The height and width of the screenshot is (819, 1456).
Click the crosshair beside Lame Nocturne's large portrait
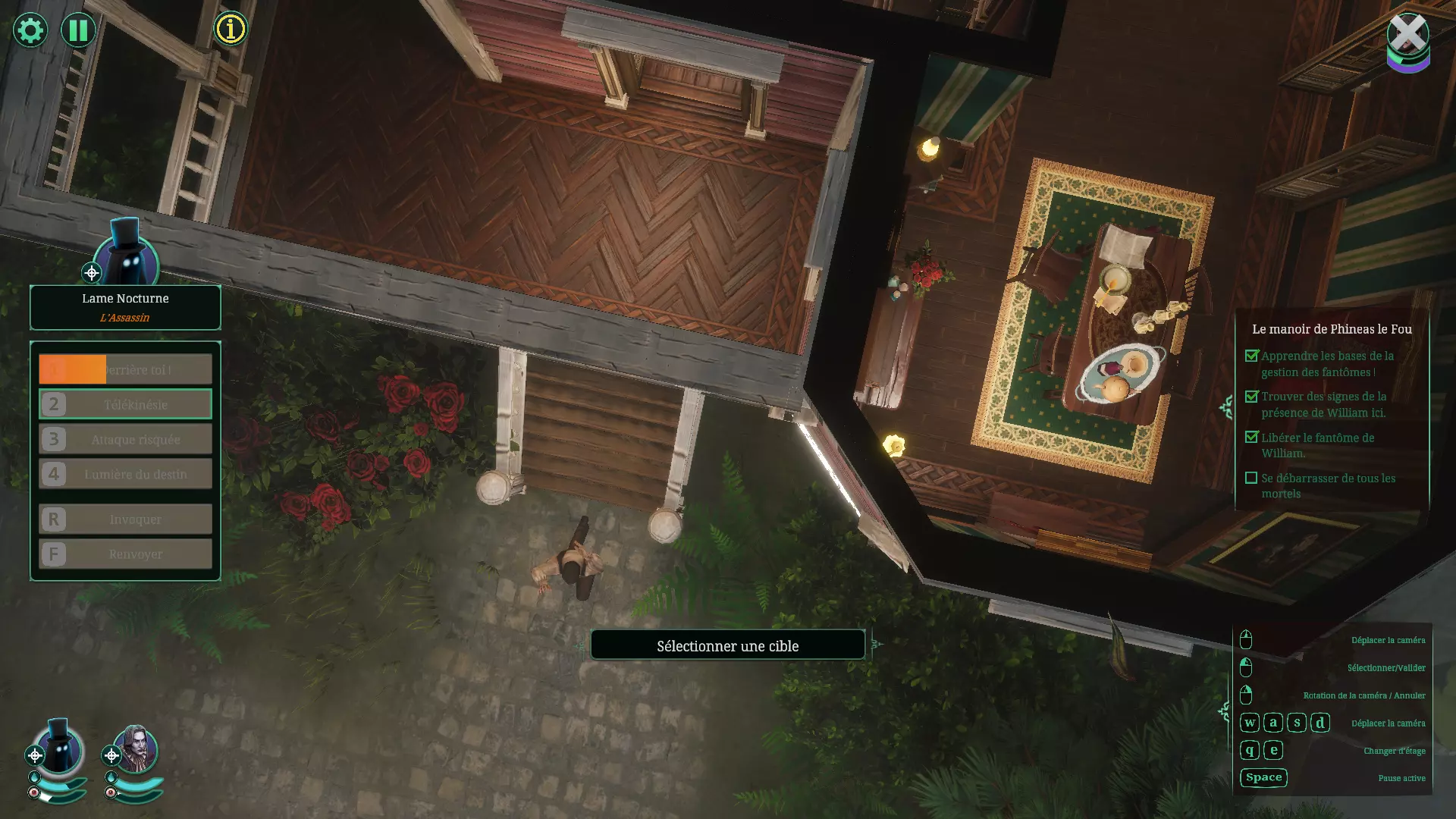92,273
